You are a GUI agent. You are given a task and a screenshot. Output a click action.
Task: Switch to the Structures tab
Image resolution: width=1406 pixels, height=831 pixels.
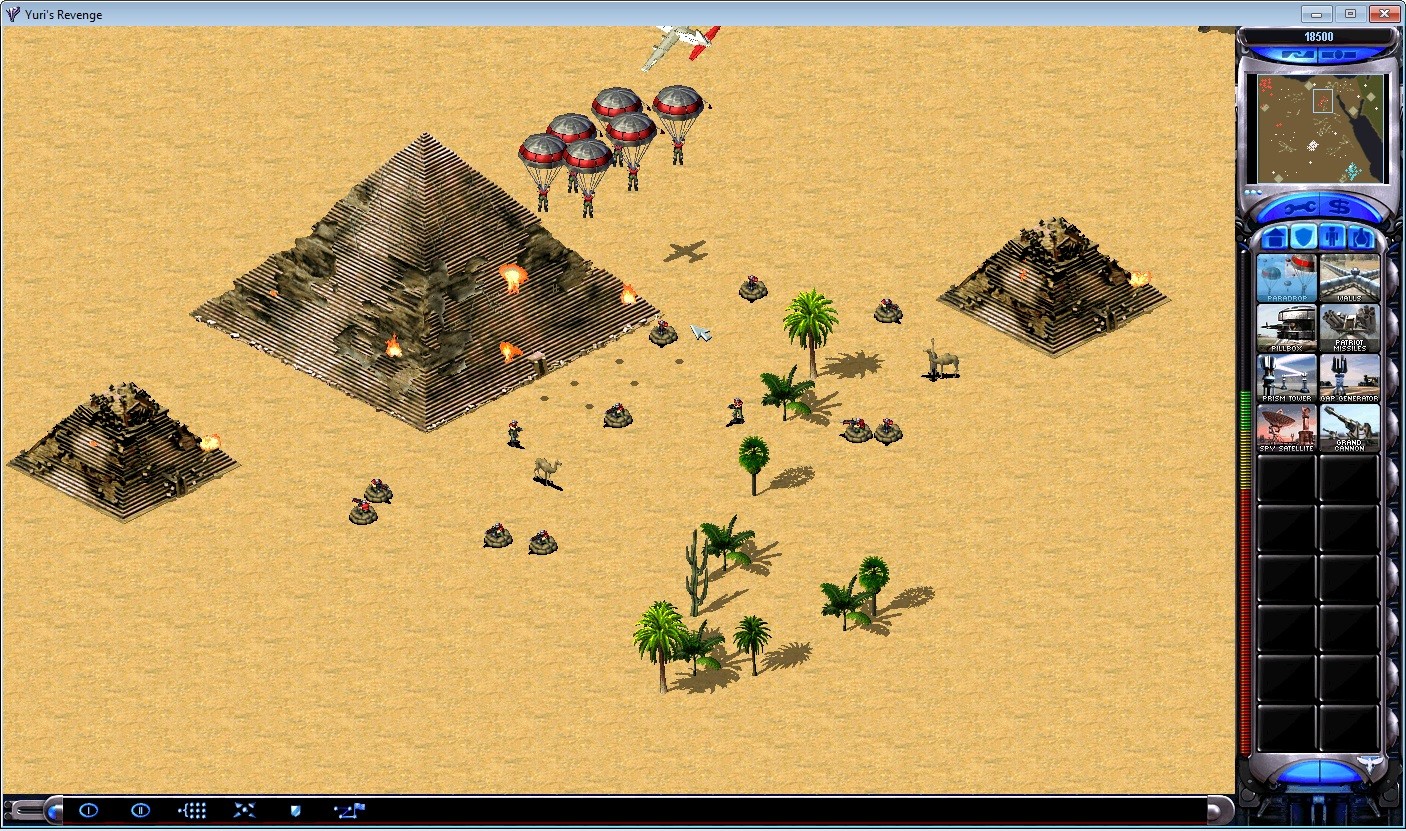pos(1275,237)
